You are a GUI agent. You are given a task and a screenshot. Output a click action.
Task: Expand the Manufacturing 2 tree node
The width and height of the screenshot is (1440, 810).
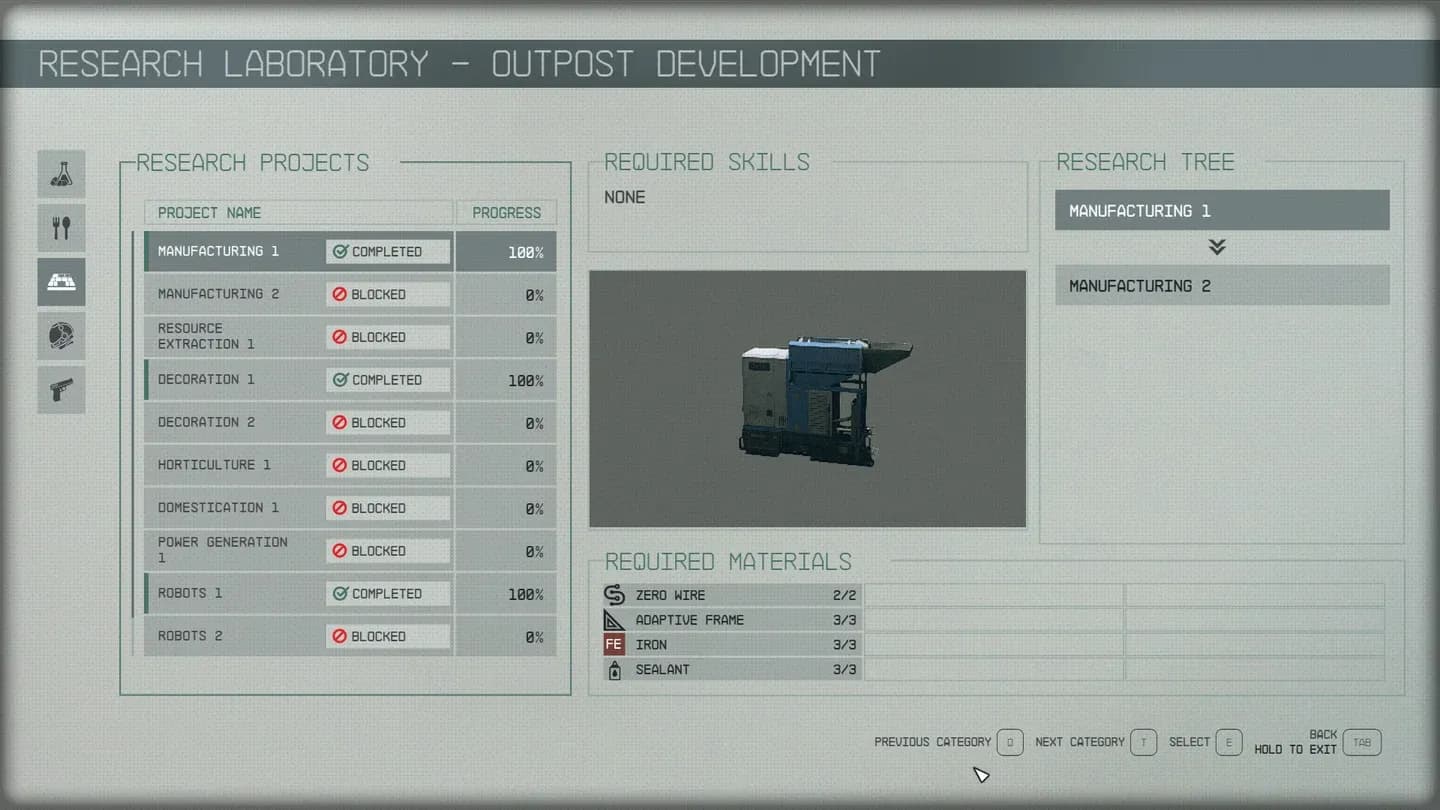point(1221,285)
